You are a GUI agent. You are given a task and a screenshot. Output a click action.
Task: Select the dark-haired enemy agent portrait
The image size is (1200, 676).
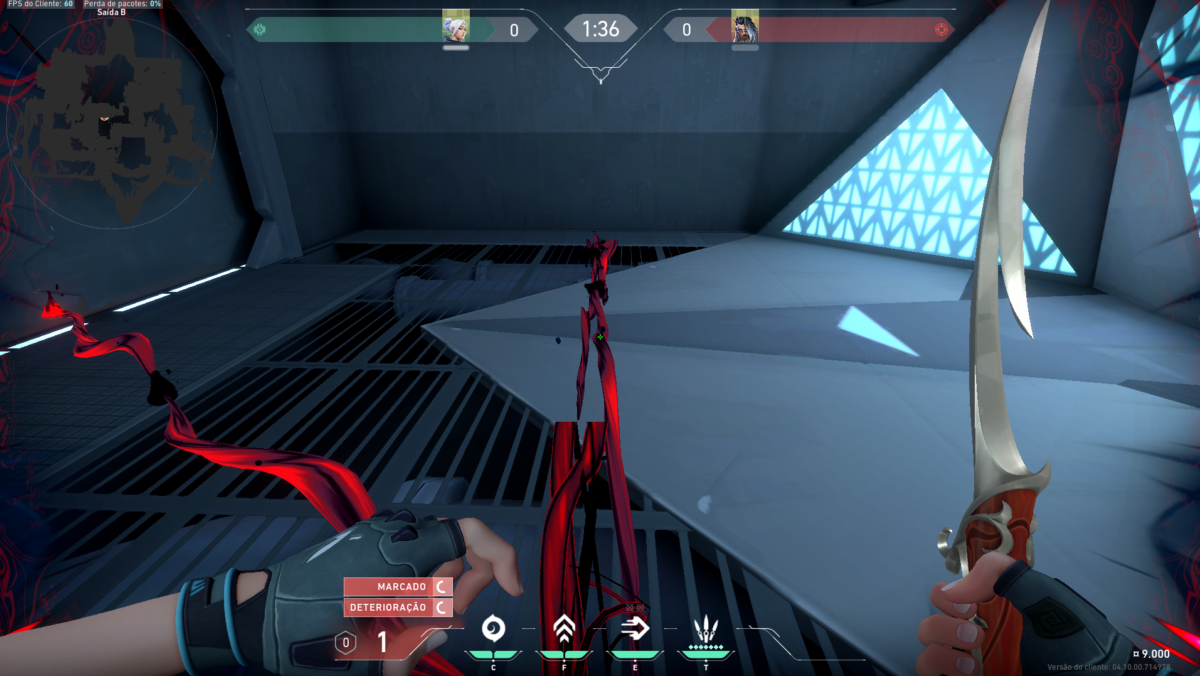pyautogui.click(x=745, y=29)
